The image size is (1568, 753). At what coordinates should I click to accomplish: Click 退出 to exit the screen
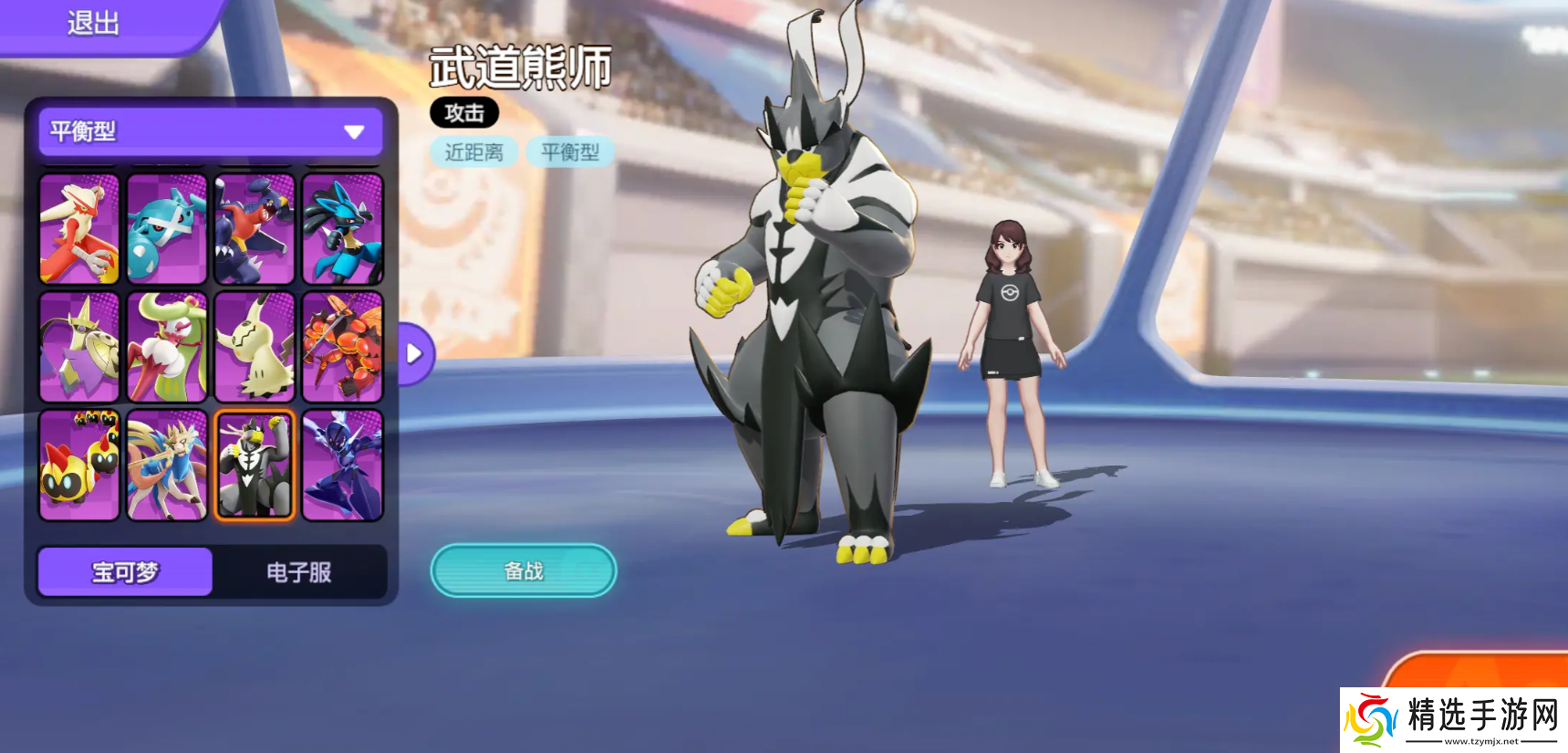pyautogui.click(x=89, y=22)
